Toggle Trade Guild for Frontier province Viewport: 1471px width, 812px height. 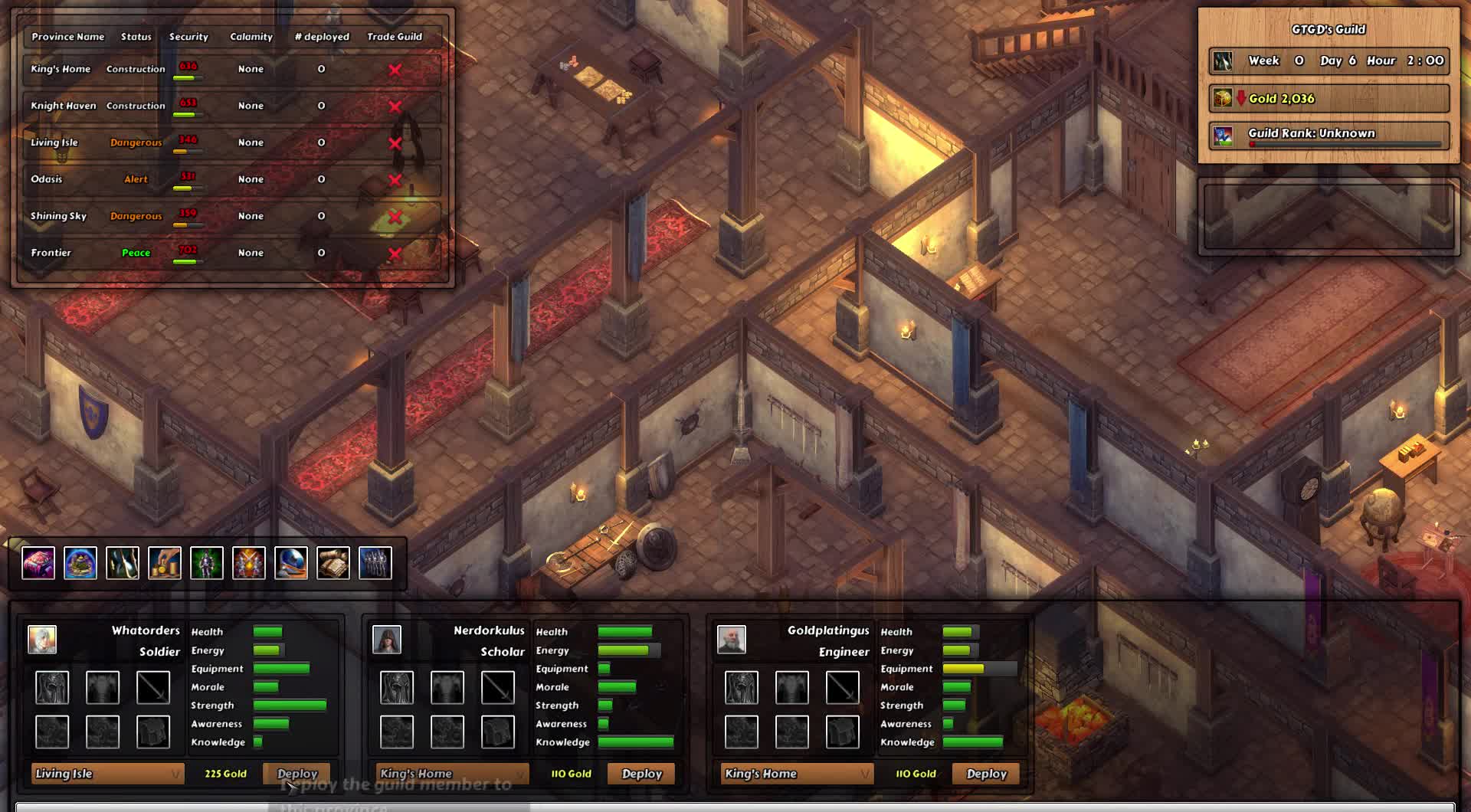click(395, 254)
